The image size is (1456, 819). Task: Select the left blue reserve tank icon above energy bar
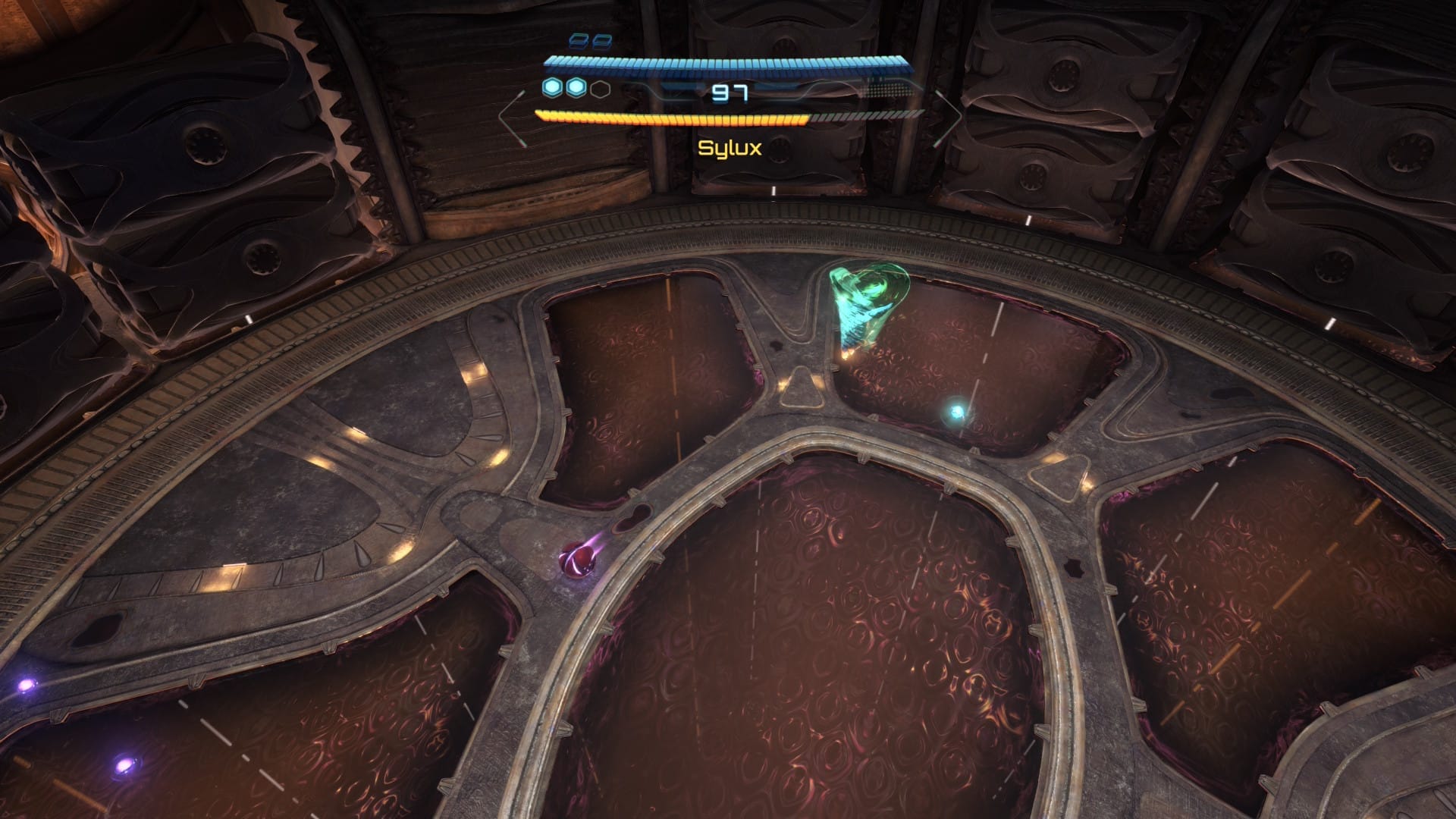pos(579,40)
